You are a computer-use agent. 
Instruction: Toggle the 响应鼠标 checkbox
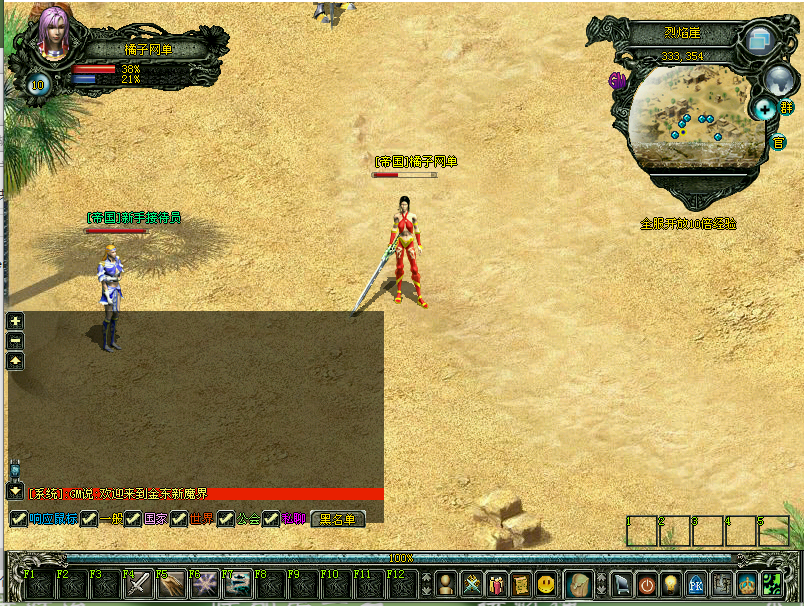[x=18, y=519]
